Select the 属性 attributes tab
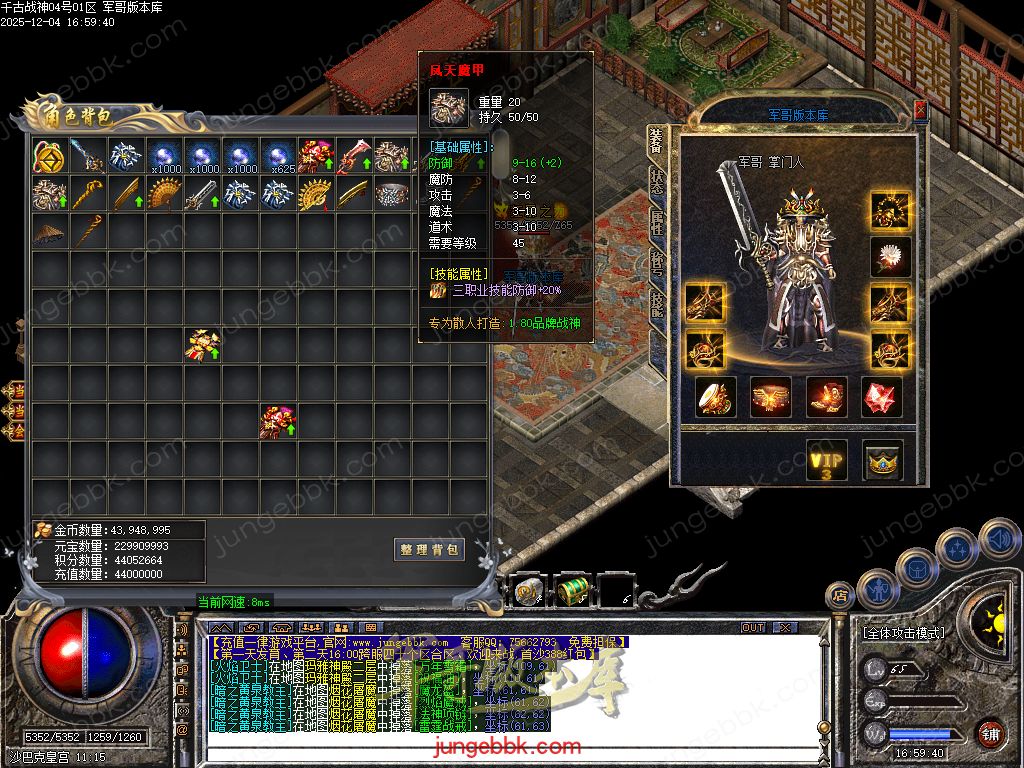The width and height of the screenshot is (1024, 768). point(656,222)
